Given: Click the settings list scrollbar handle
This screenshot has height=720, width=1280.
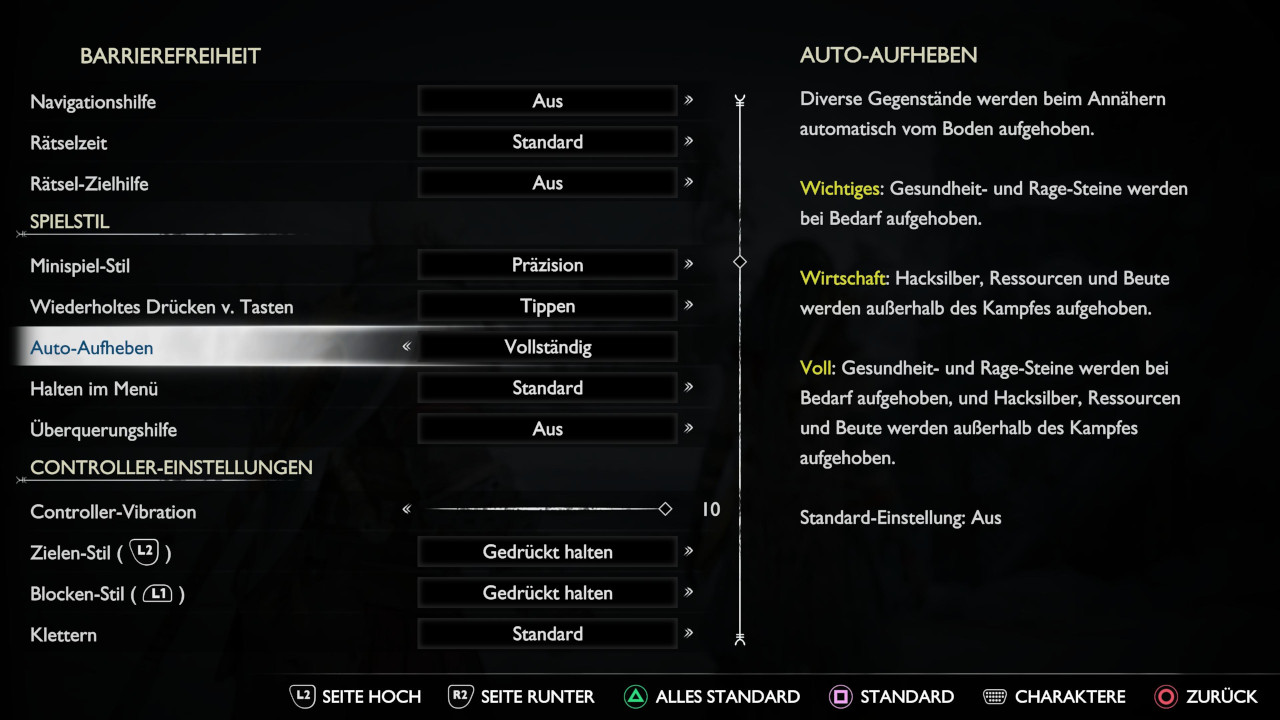Looking at the screenshot, I should [740, 262].
